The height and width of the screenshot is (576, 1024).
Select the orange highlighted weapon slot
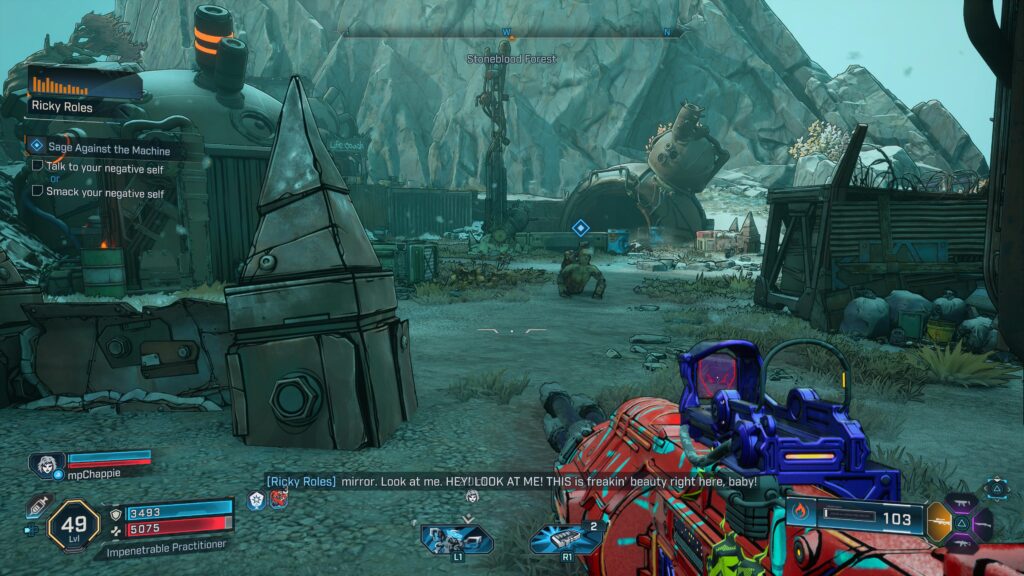point(939,521)
